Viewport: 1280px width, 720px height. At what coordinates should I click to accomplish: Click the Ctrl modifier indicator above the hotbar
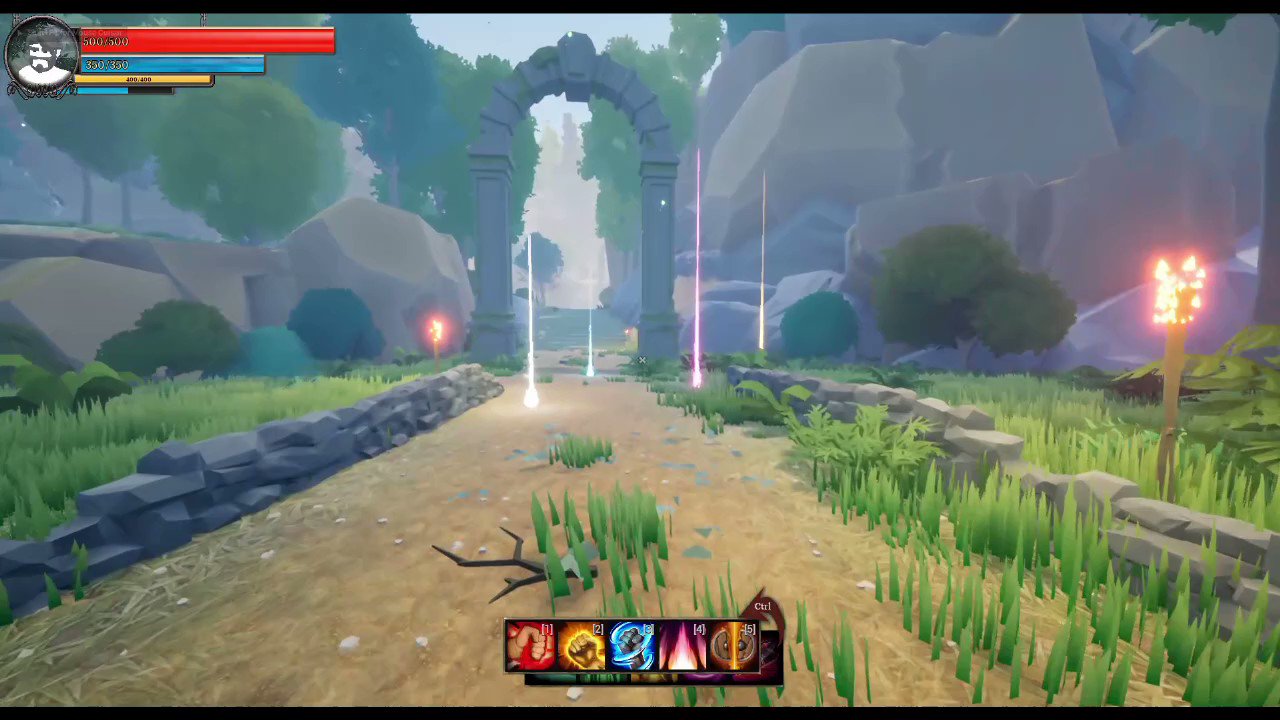pos(763,606)
